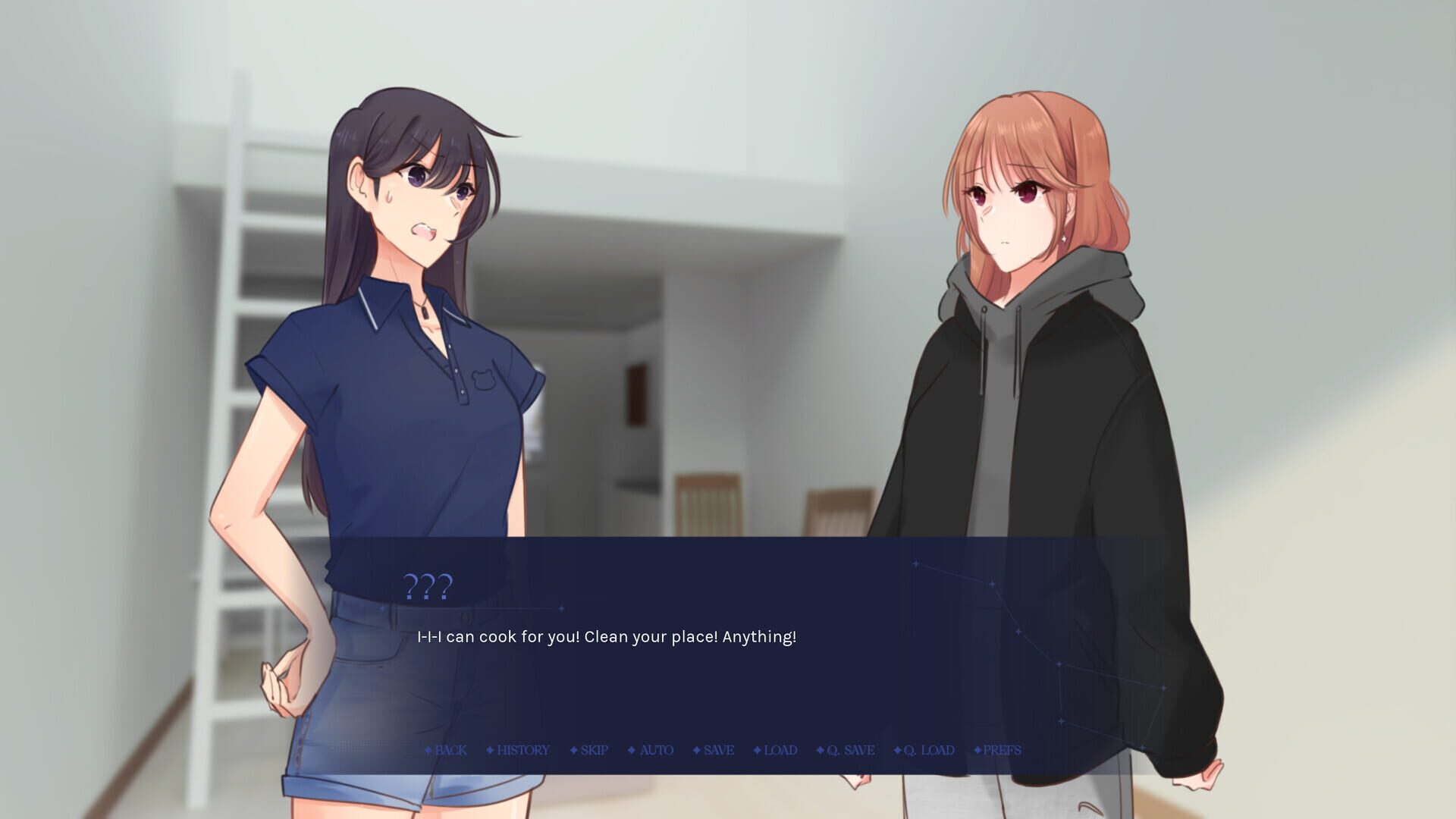
Task: Click the diamond icon beside BACK
Action: pos(430,750)
